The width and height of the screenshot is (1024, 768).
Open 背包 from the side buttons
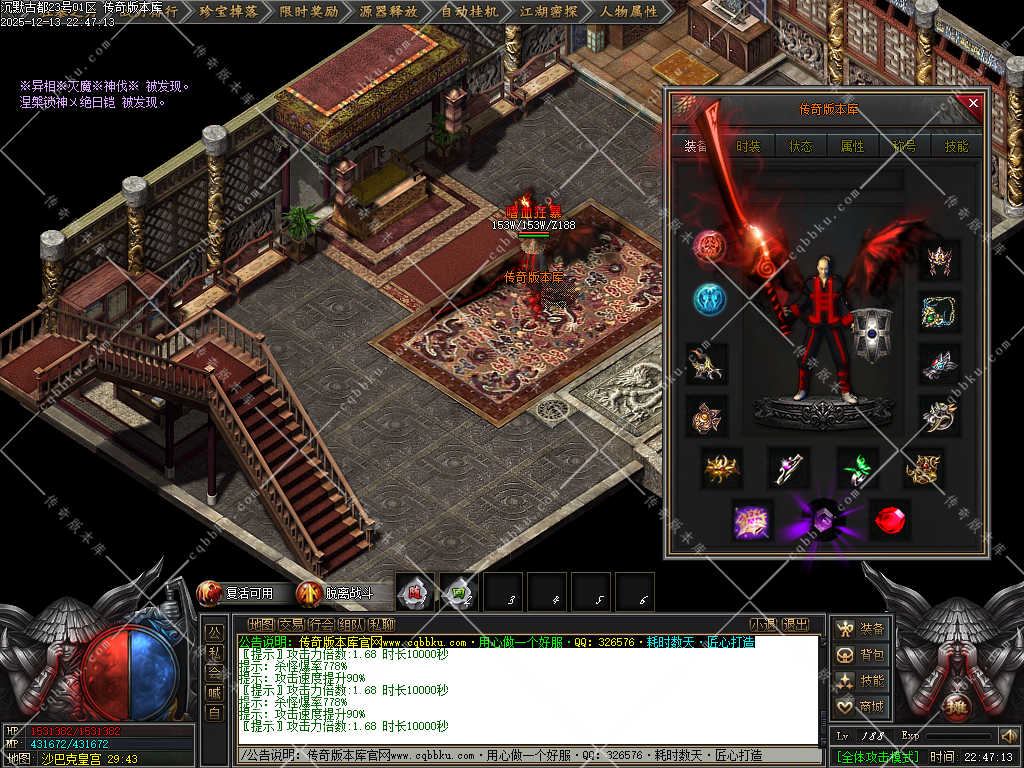[x=861, y=655]
